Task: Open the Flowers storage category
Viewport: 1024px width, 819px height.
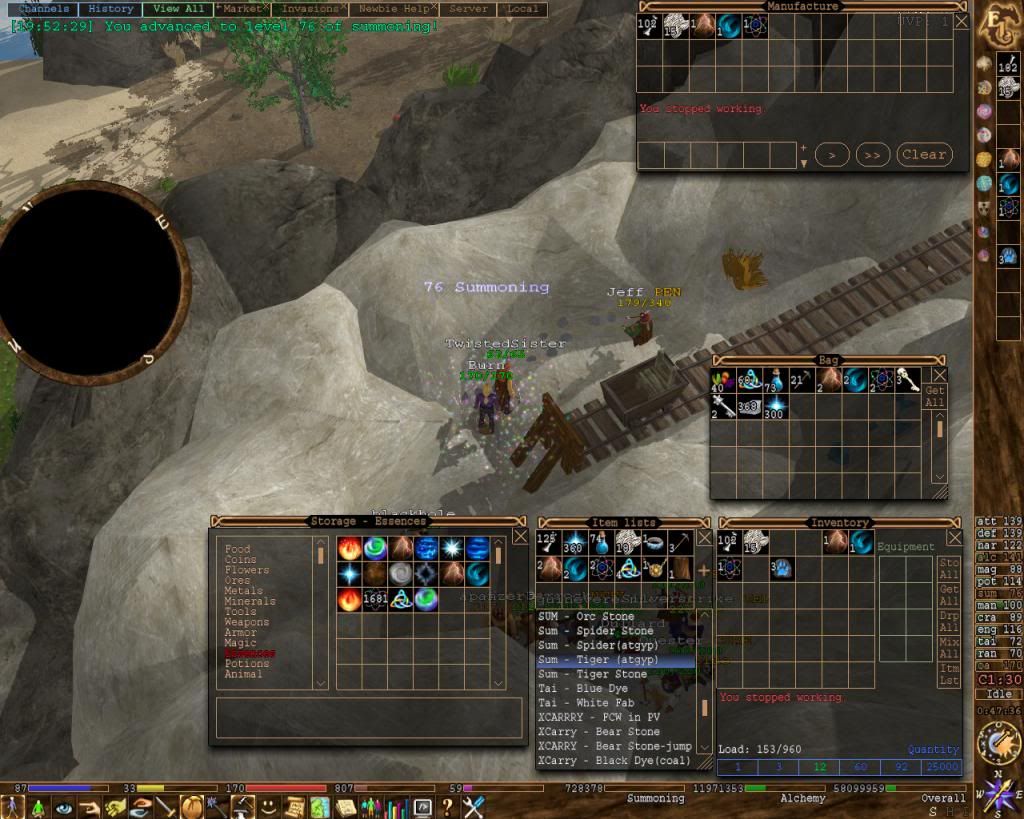Action: click(x=246, y=570)
